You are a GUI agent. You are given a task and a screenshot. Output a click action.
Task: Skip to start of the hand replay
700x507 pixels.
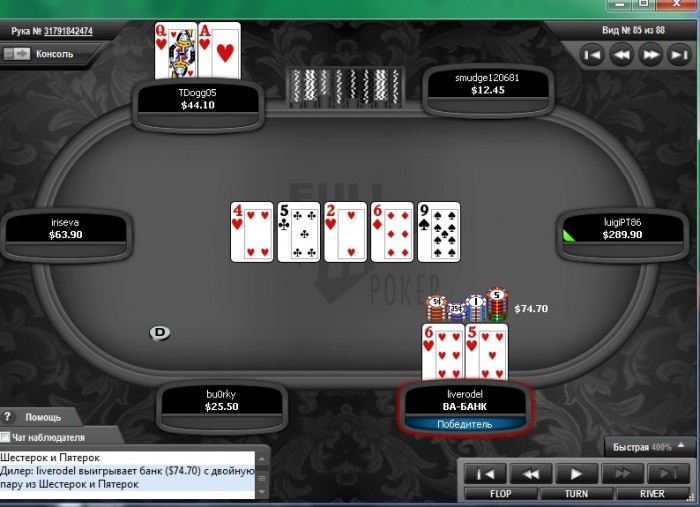[x=484, y=474]
